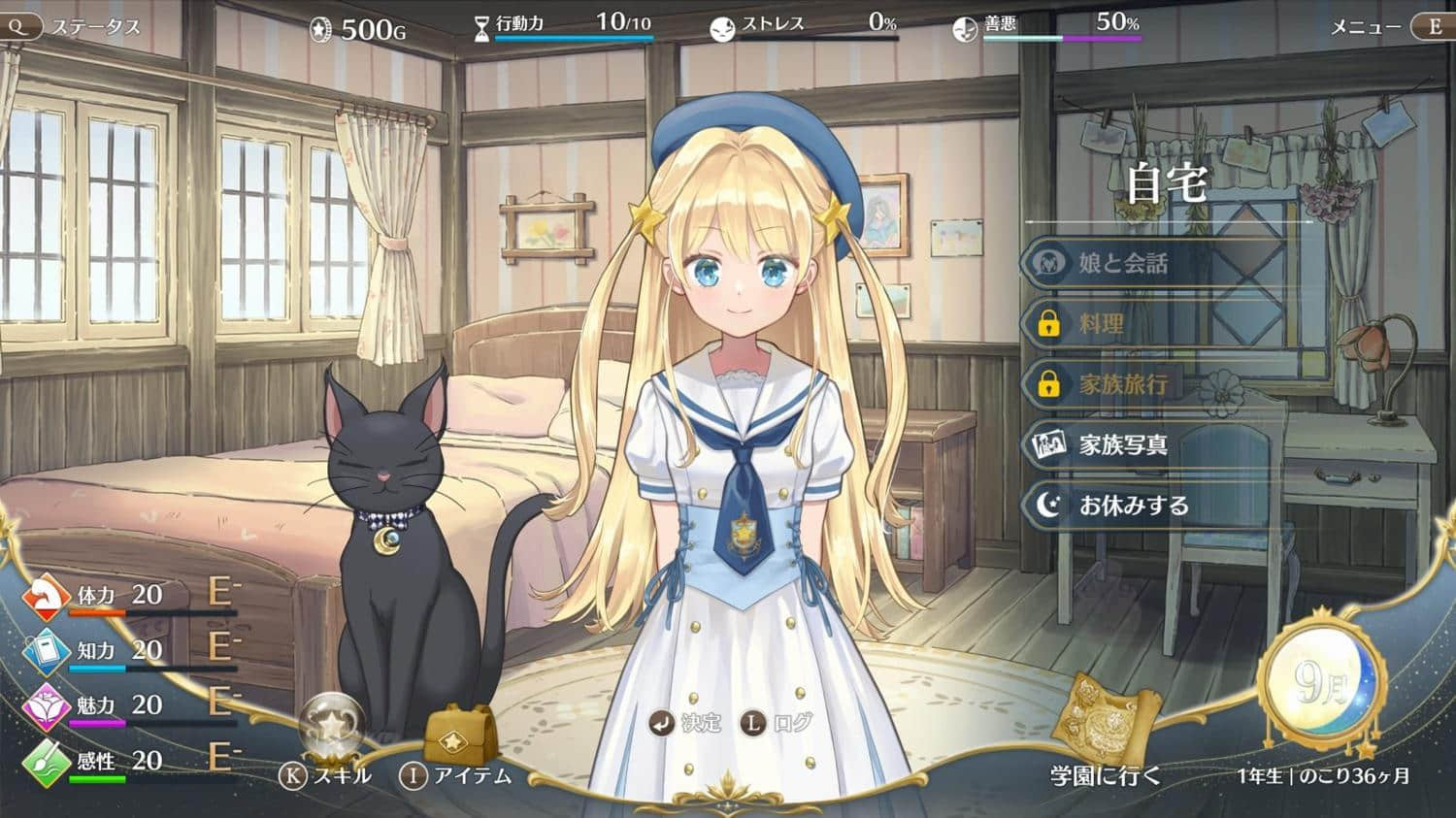Viewport: 1456px width, 818px height.
Task: Click the lock icon on the 料理 option
Action: tap(1048, 323)
